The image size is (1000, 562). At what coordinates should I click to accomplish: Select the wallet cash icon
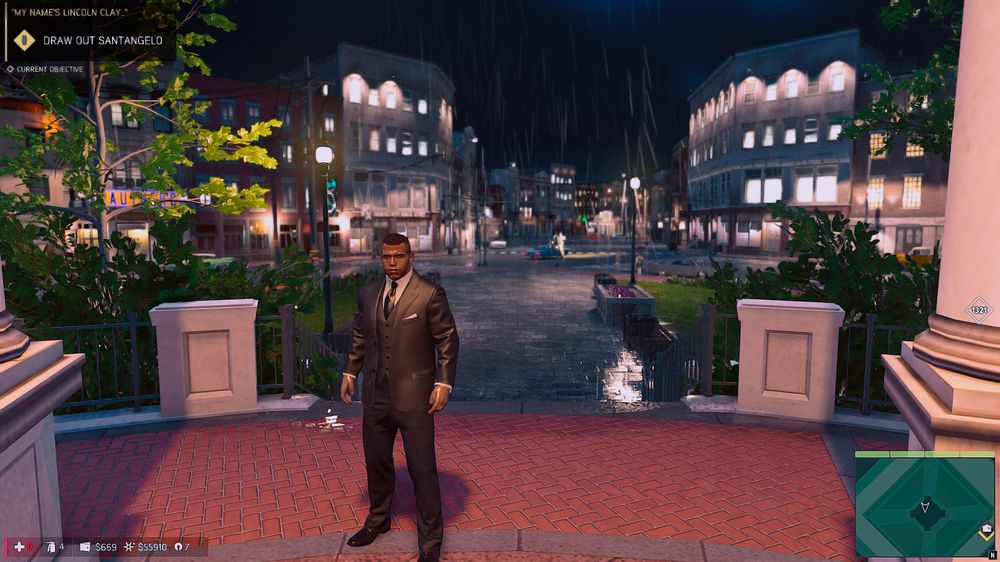tap(85, 547)
